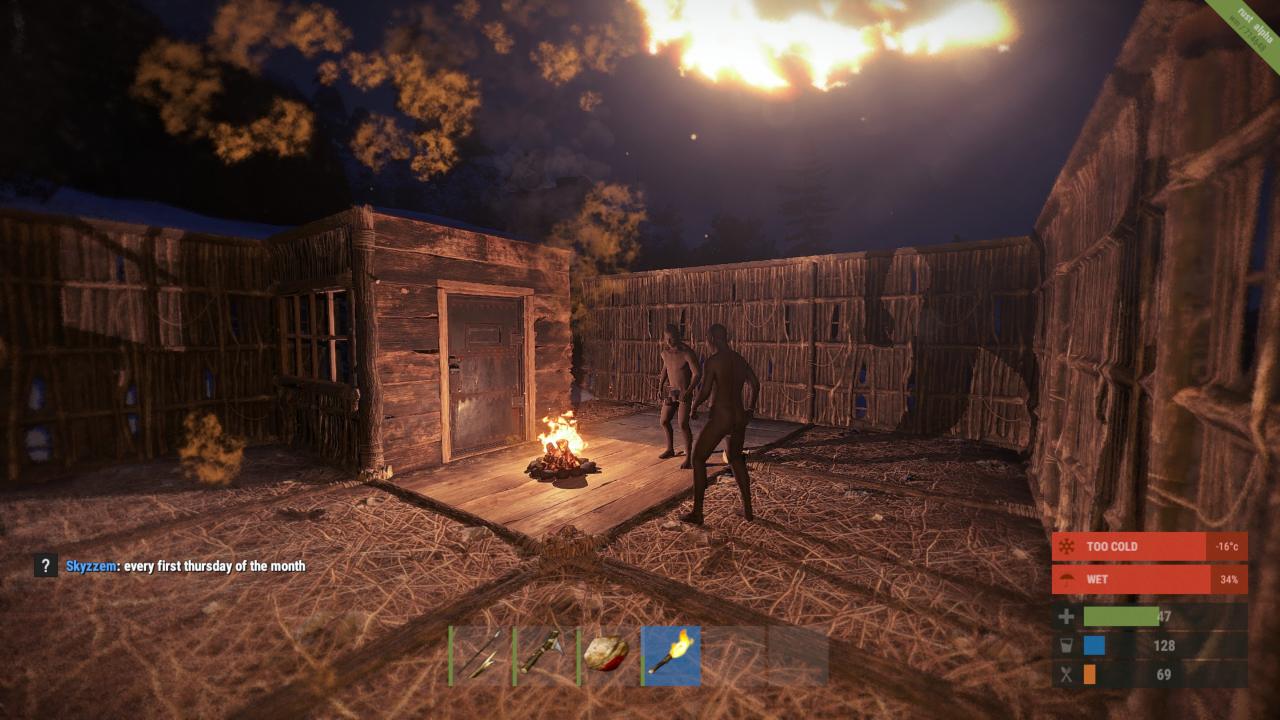
Task: Click the snowflake icon on TOO COLD warning
Action: click(x=1067, y=546)
